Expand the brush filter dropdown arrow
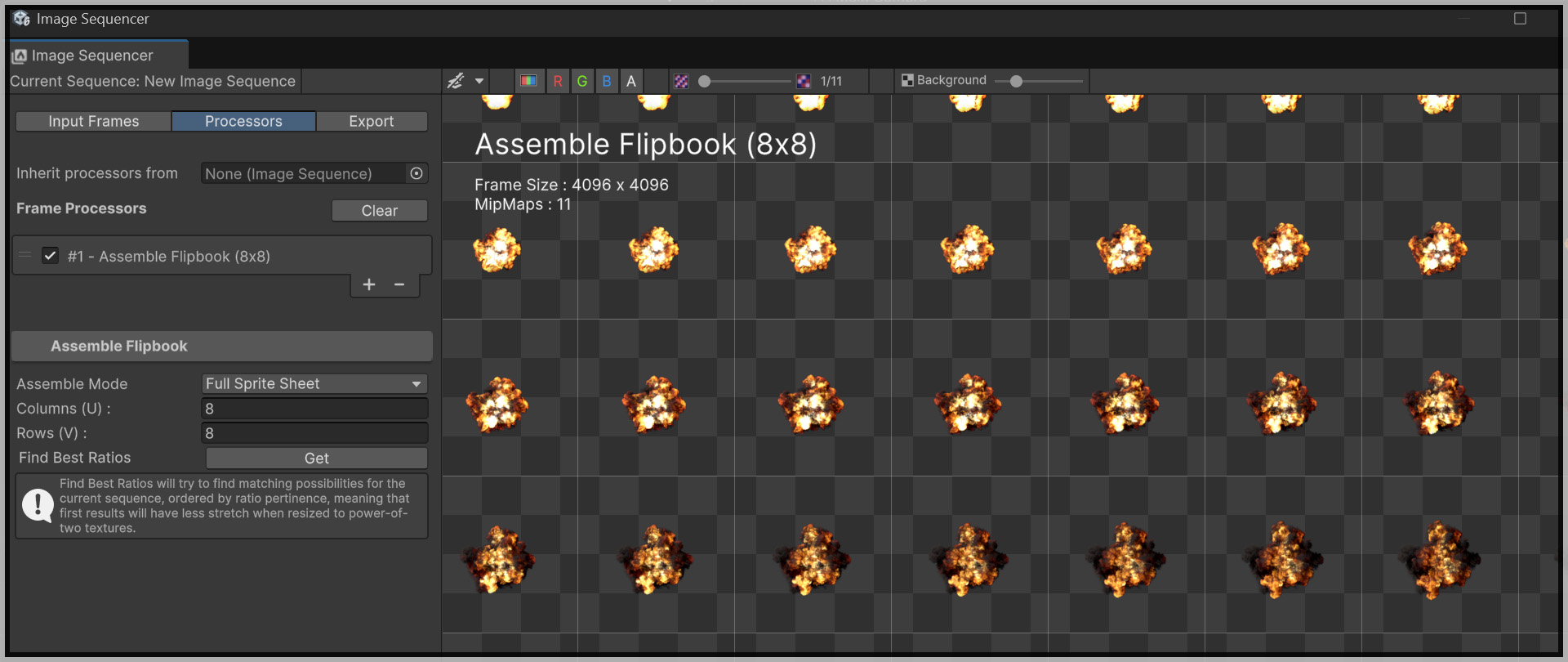Image resolution: width=1568 pixels, height=662 pixels. coord(480,81)
